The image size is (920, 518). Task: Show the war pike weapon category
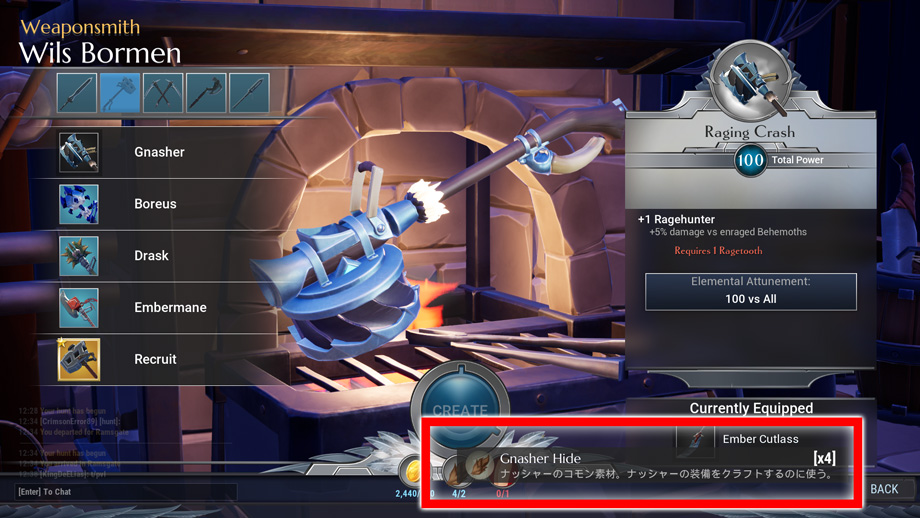(x=249, y=93)
